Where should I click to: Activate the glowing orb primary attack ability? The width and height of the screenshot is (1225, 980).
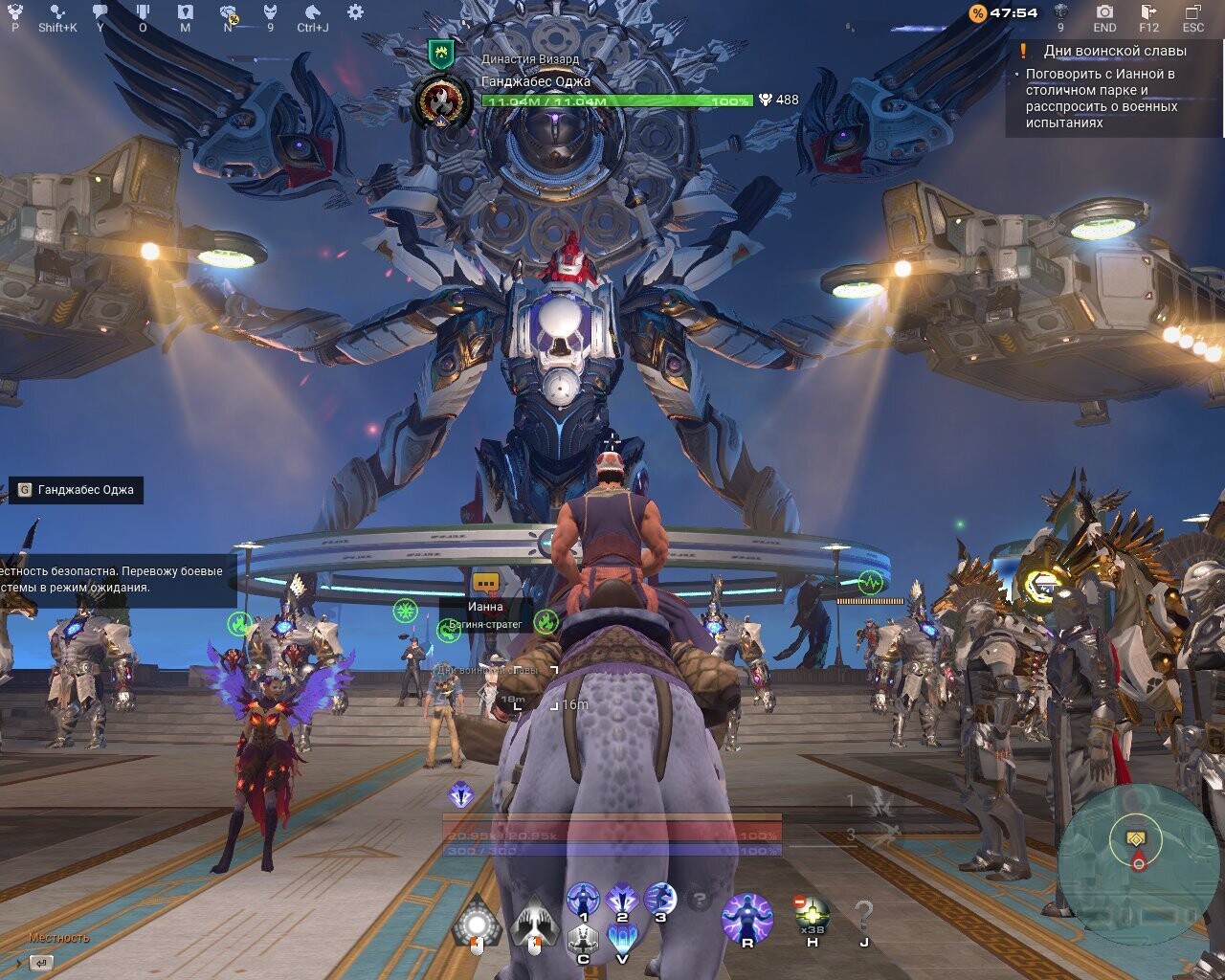pos(476,924)
